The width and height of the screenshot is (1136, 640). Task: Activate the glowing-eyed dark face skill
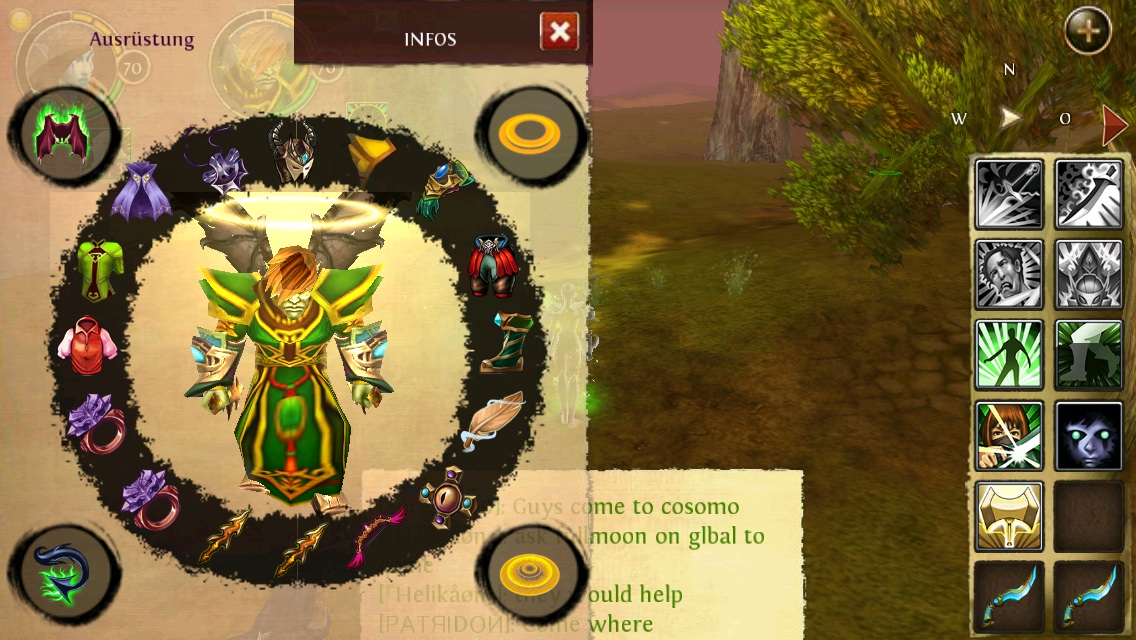point(1089,436)
